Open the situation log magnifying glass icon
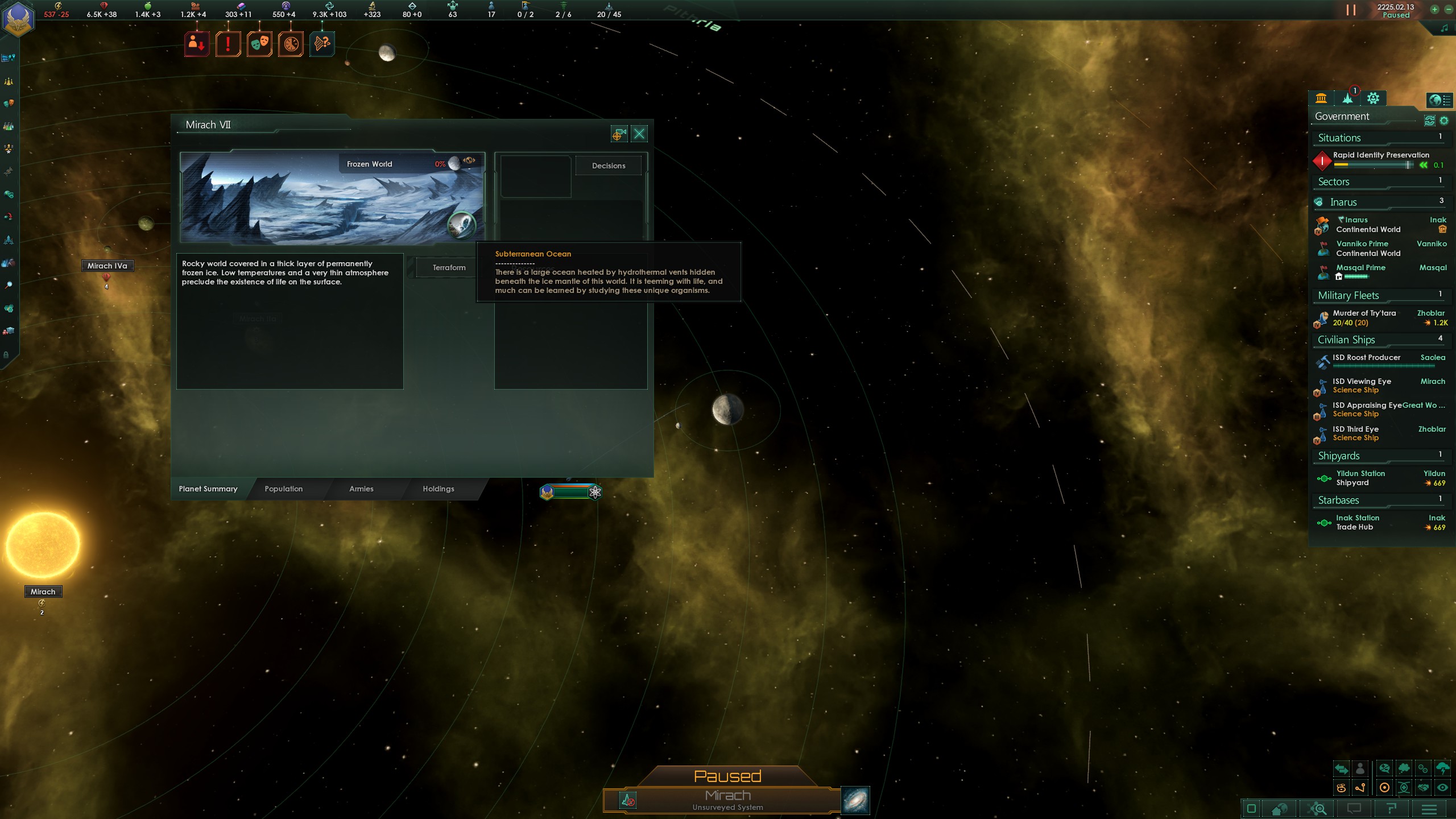Viewport: 1456px width, 819px height. click(9, 284)
